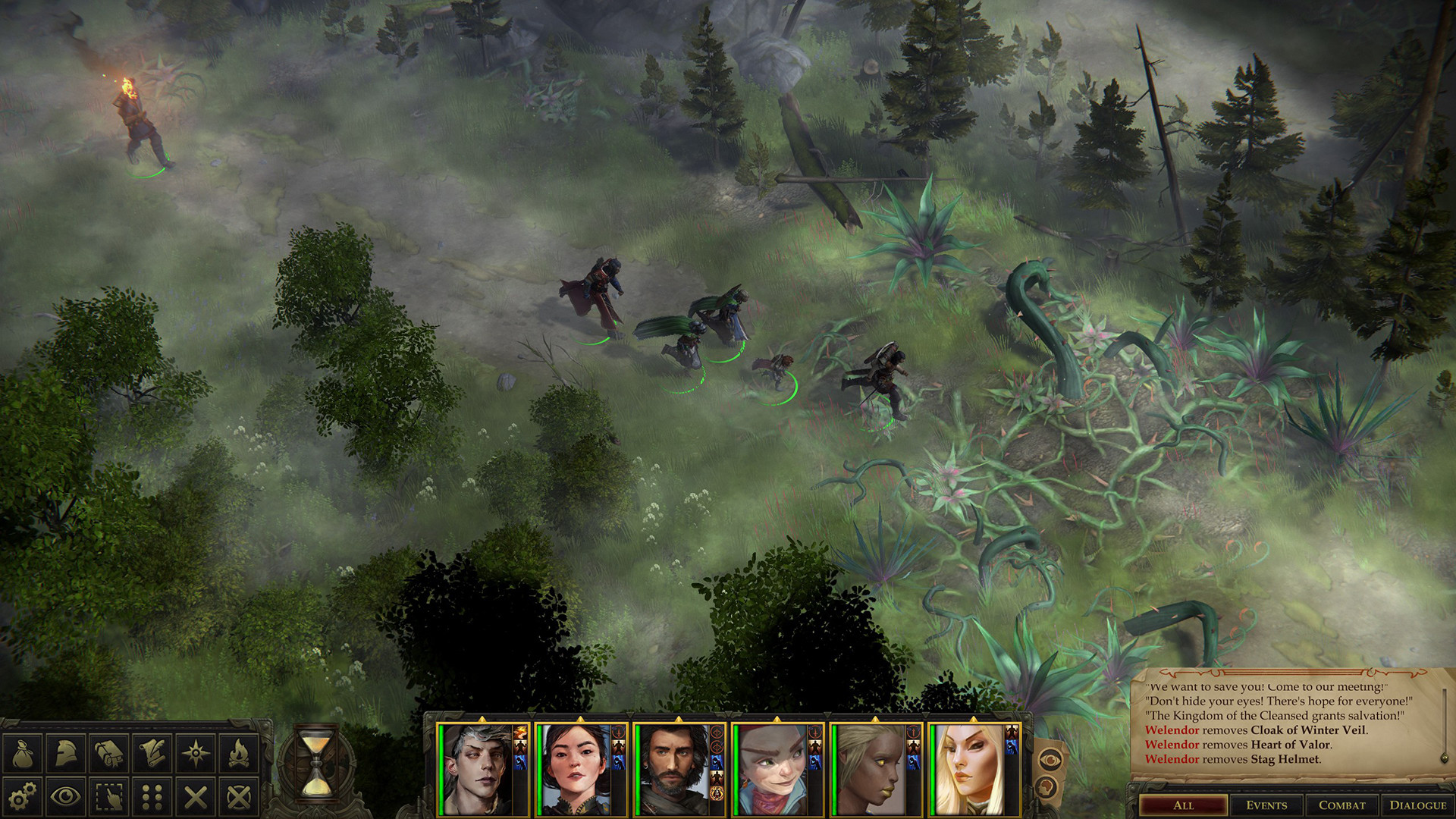This screenshot has width=1456, height=819.
Task: Open settings with the gears icon
Action: coord(22,796)
